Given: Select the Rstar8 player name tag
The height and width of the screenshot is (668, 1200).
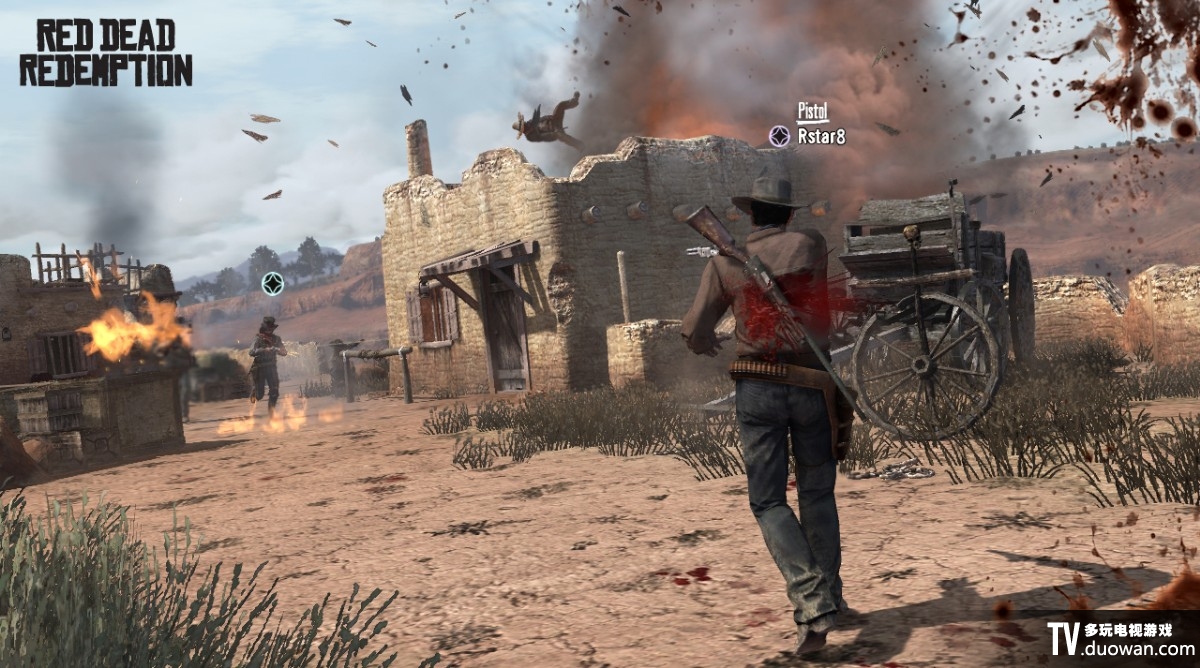Looking at the screenshot, I should [x=821, y=137].
